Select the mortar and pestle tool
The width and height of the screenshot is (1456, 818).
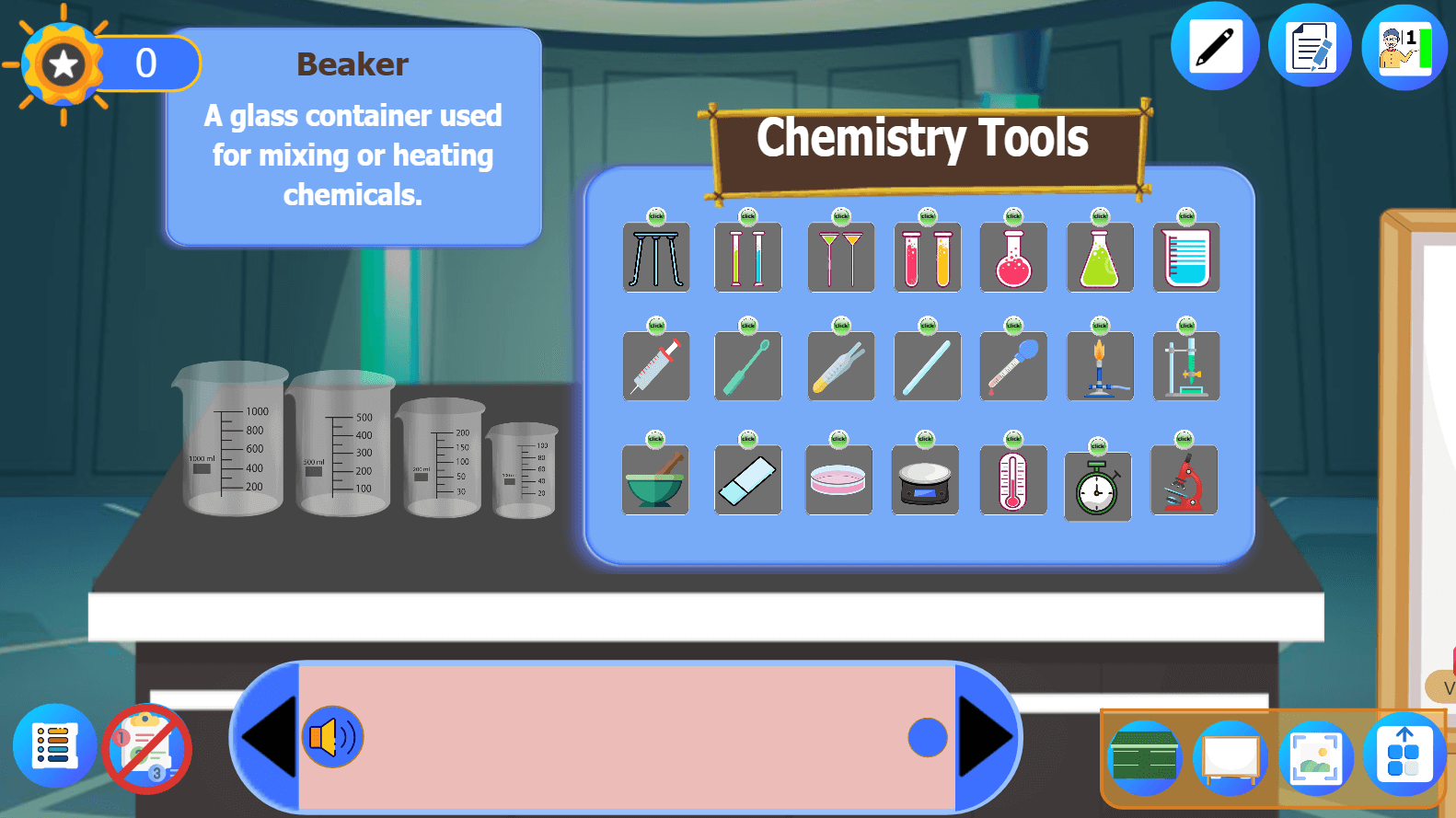pos(655,479)
